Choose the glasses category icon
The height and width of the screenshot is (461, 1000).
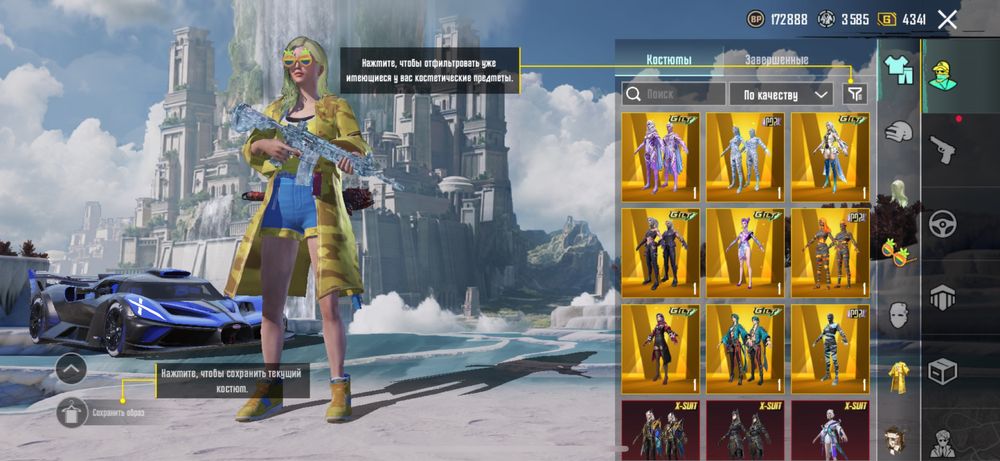899,255
